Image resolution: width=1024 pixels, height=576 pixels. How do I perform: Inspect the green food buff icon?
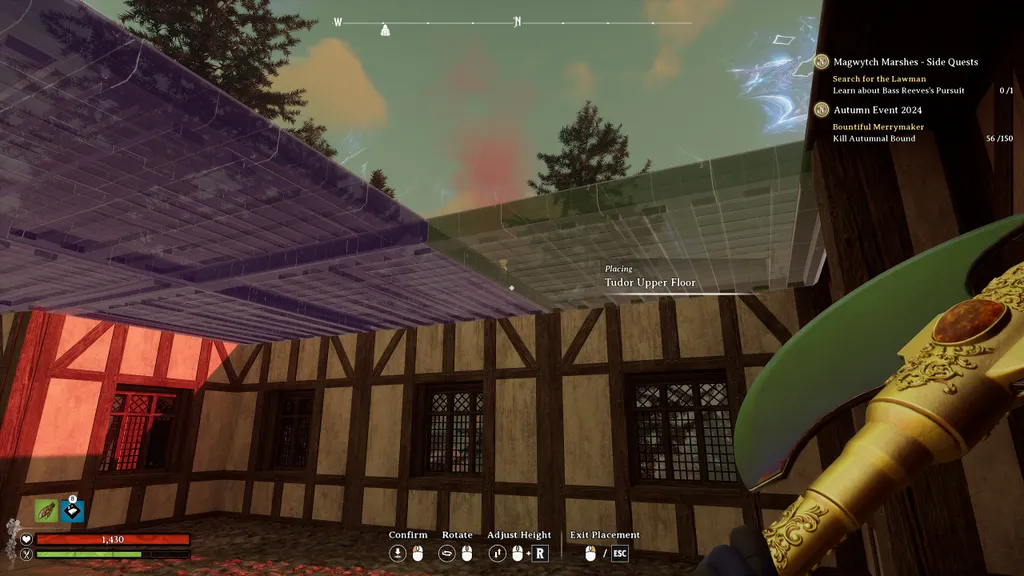click(47, 511)
